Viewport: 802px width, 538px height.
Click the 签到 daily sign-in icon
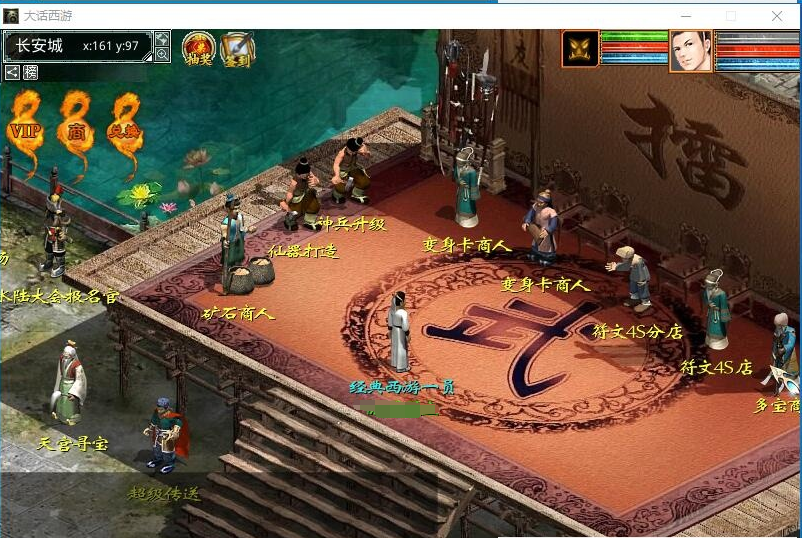pos(237,48)
